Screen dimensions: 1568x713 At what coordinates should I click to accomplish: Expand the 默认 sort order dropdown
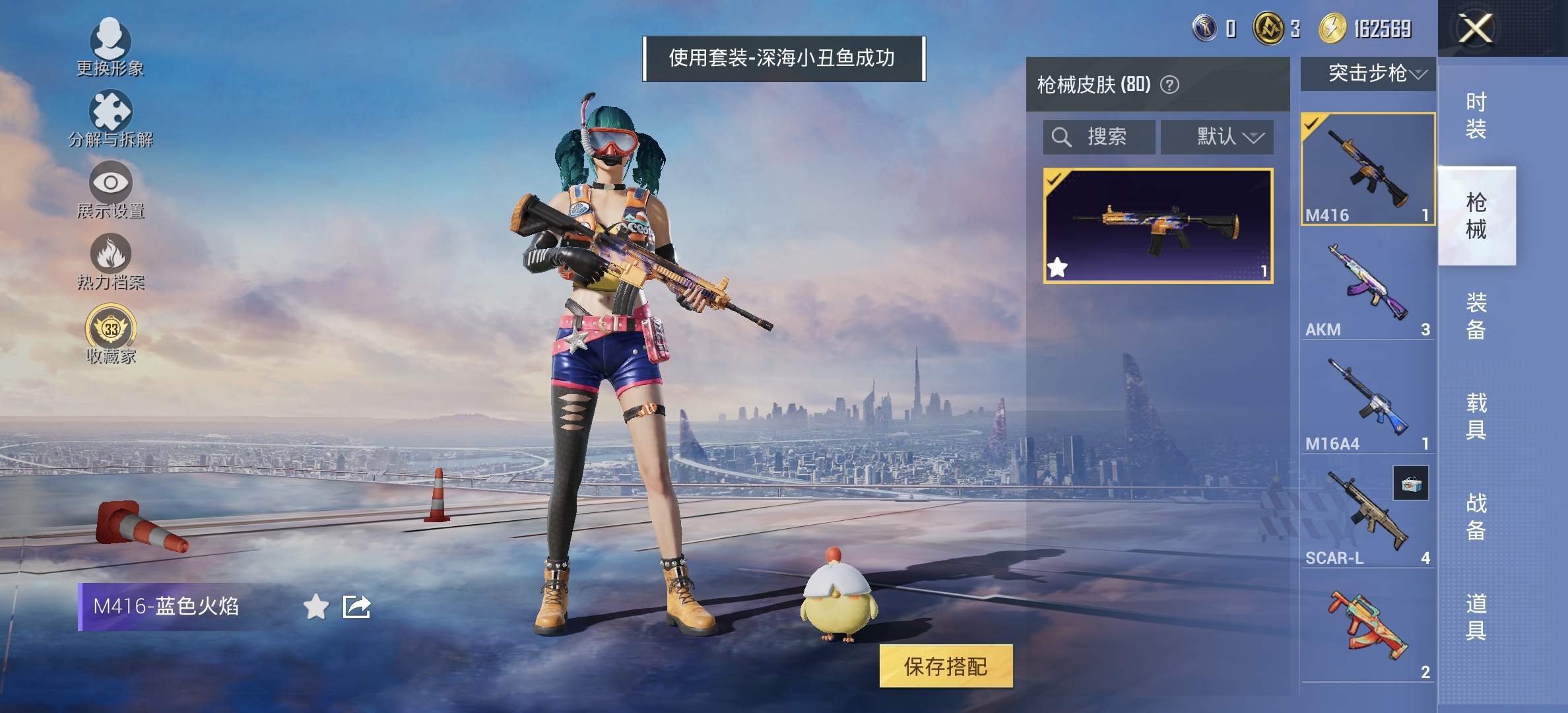(1218, 137)
